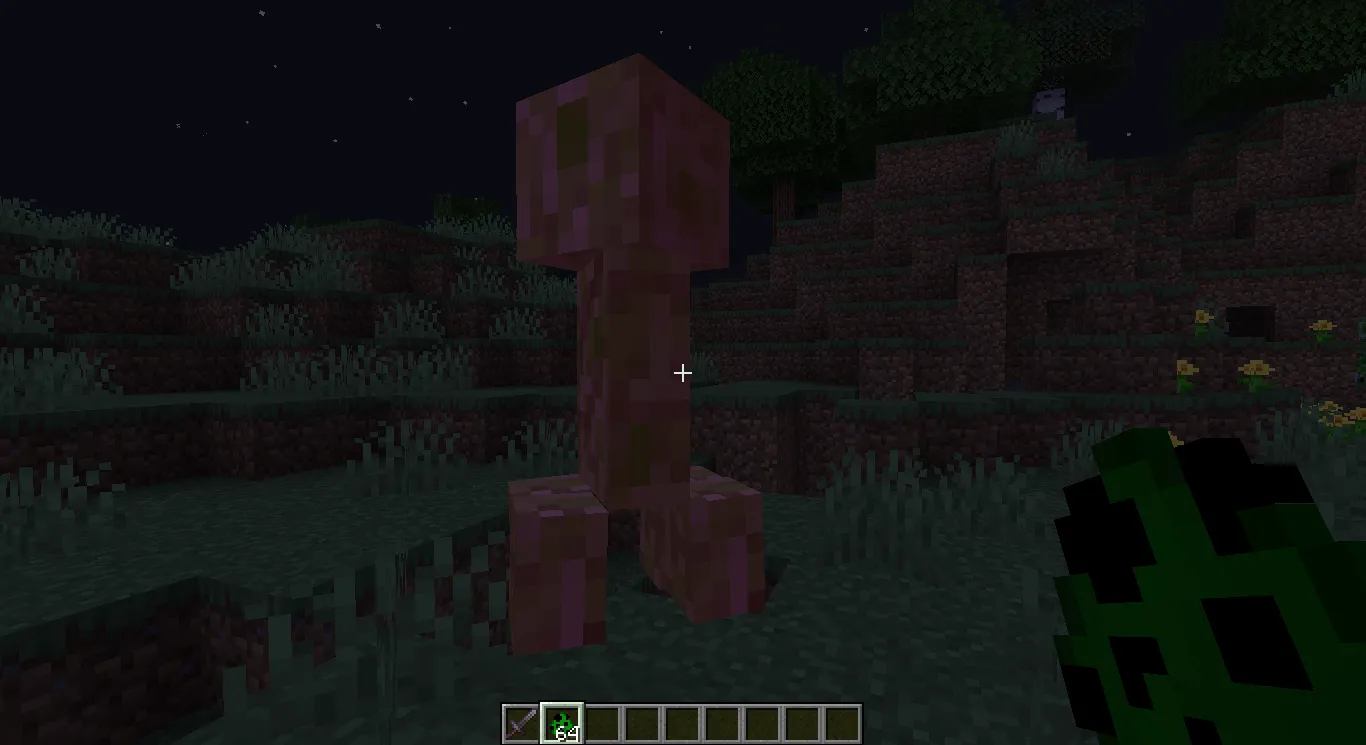Click the stack count 64 label
1366x745 pixels.
click(x=566, y=731)
